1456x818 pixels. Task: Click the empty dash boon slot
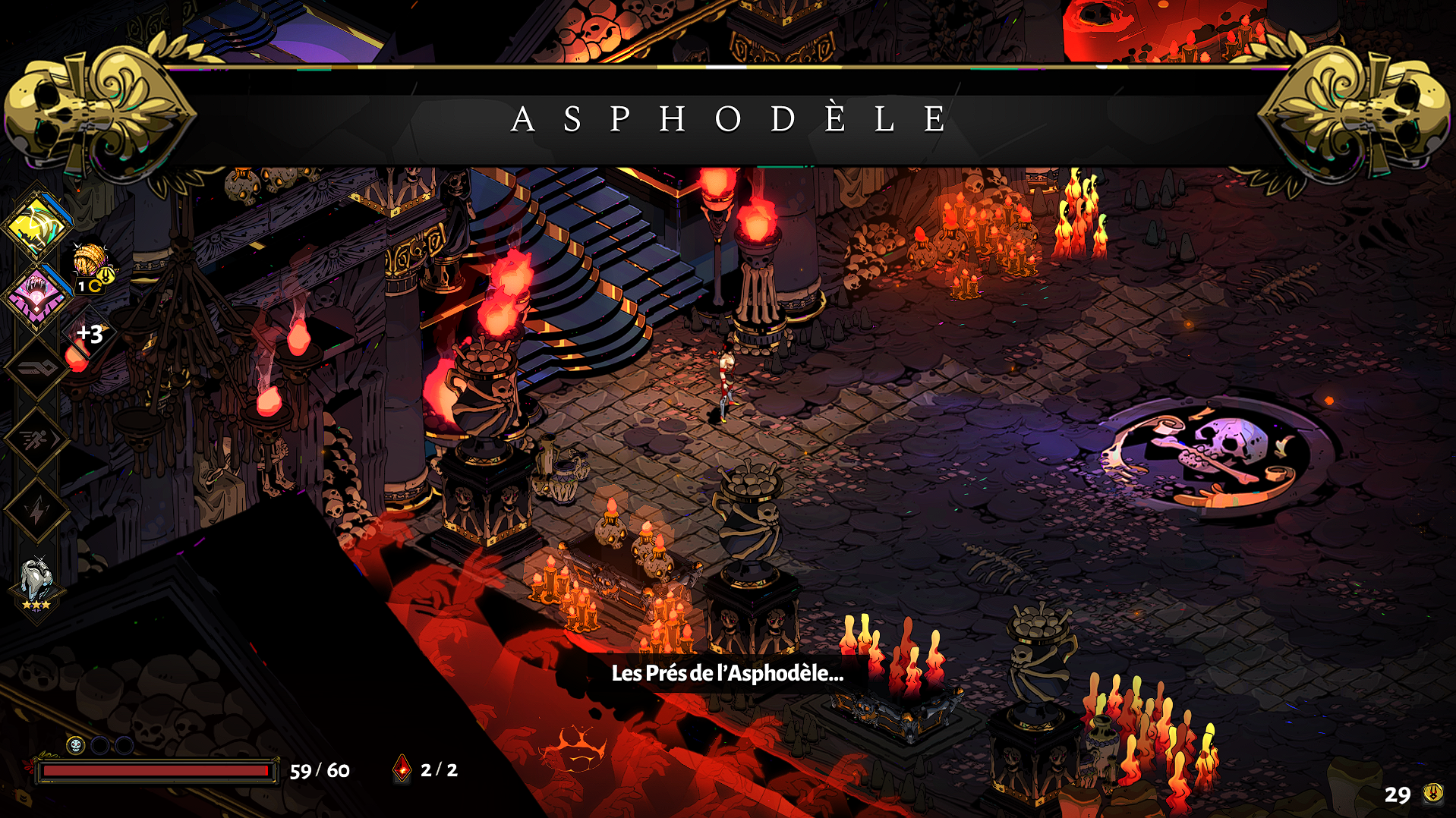36,439
